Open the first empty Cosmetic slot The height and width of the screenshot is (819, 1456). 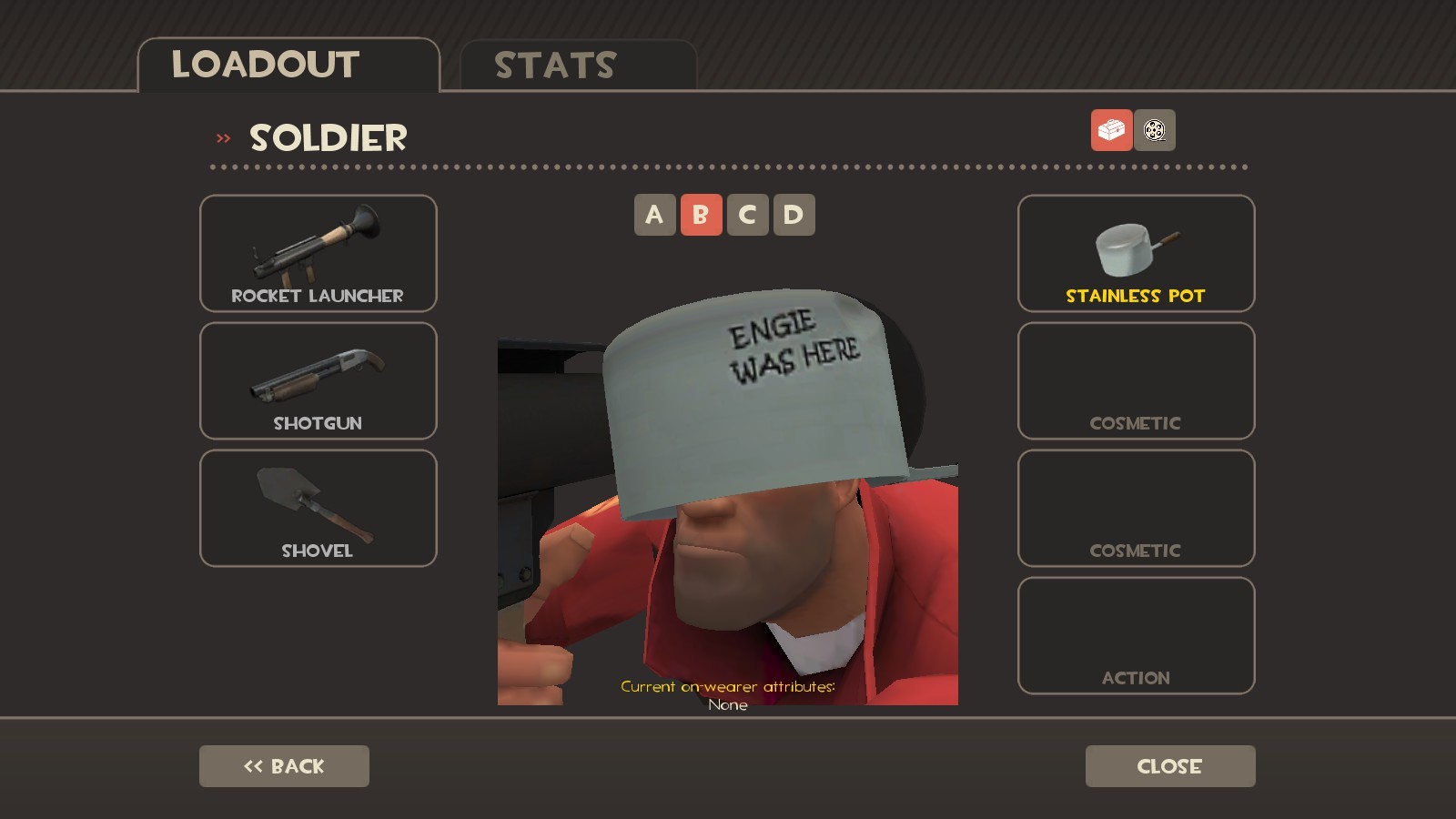[x=1135, y=380]
